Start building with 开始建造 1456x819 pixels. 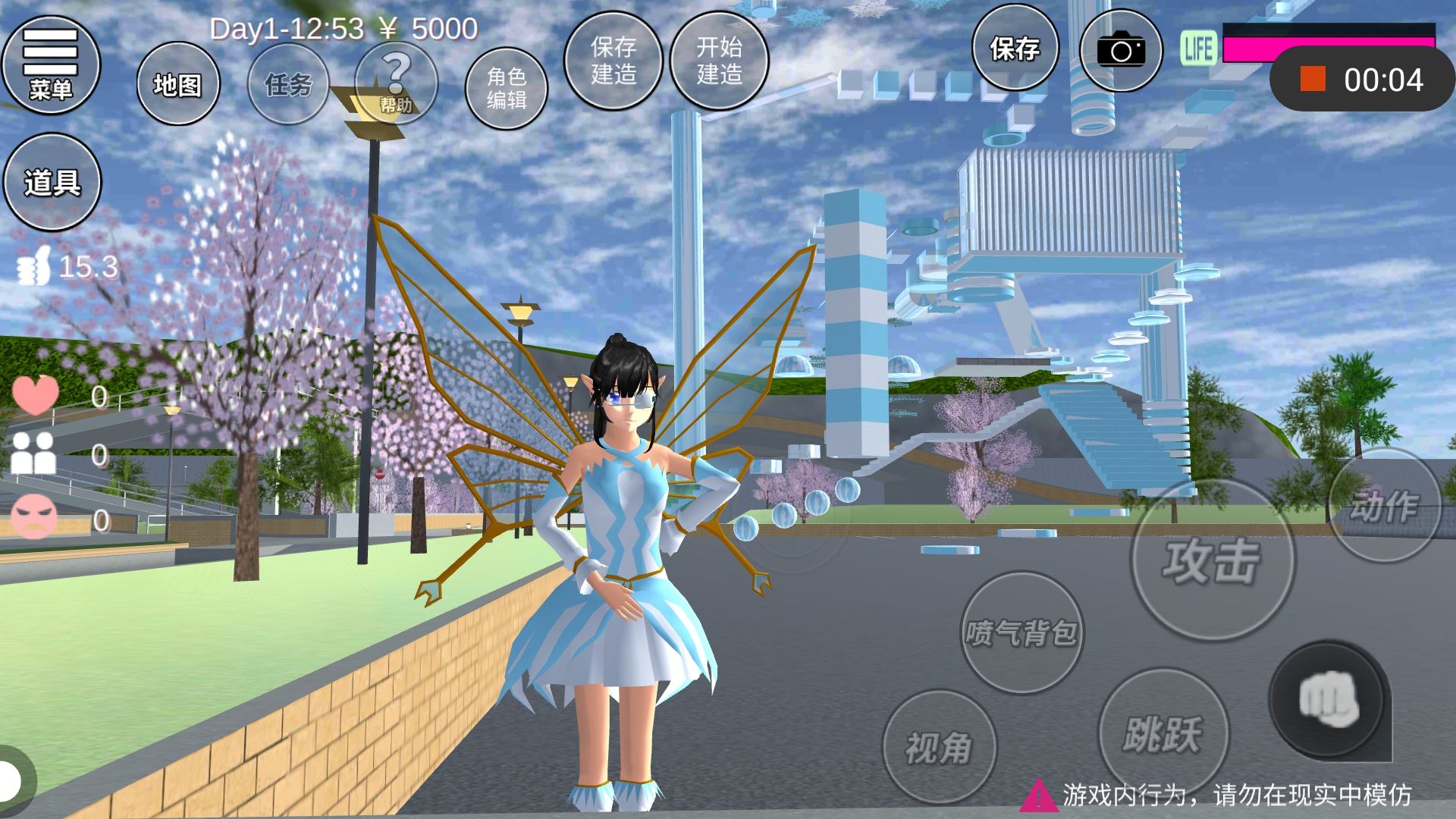[x=719, y=61]
